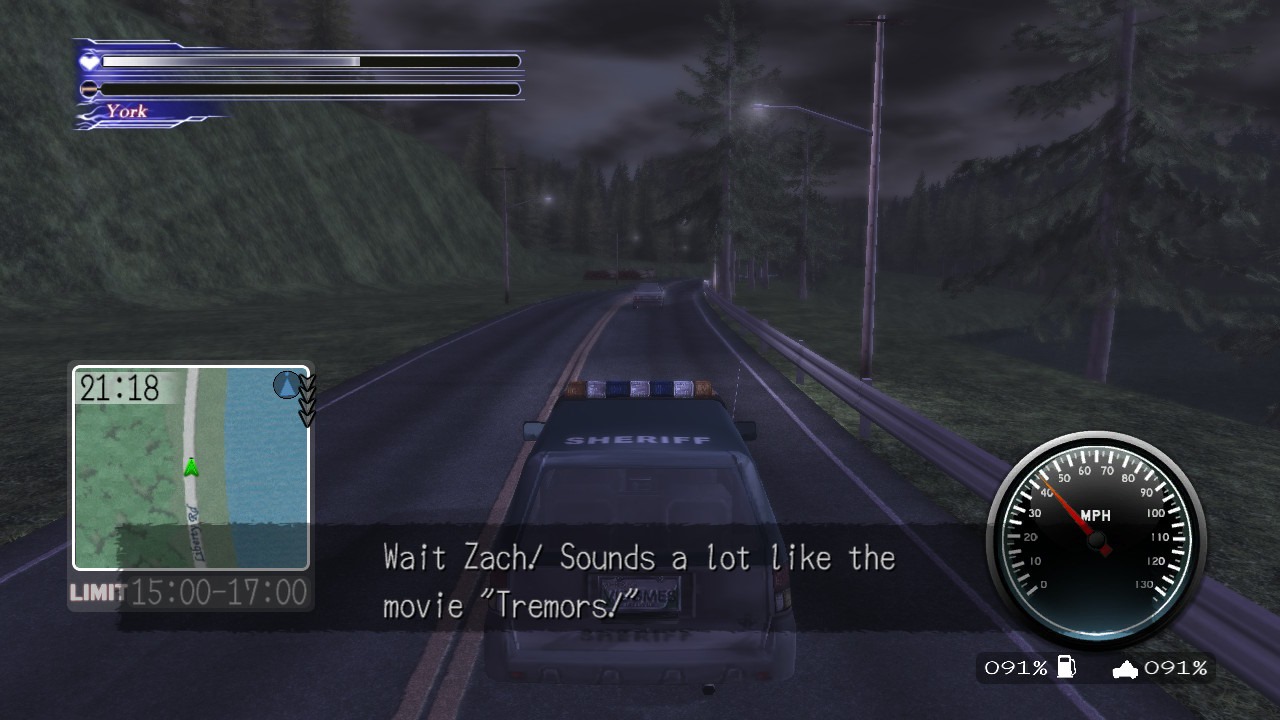
Task: Click the MPH speedometer gauge
Action: [1097, 533]
